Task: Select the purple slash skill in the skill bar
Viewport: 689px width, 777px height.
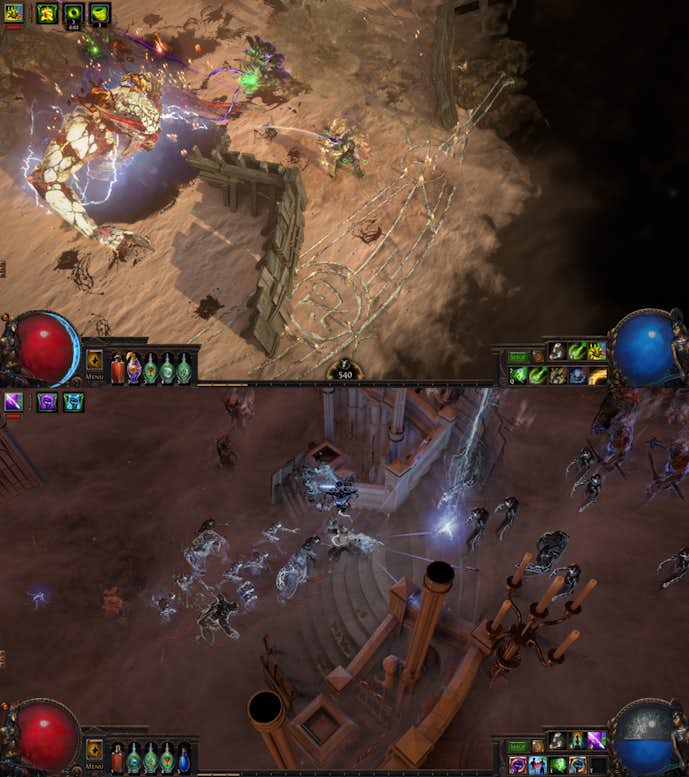Action: (x=596, y=740)
